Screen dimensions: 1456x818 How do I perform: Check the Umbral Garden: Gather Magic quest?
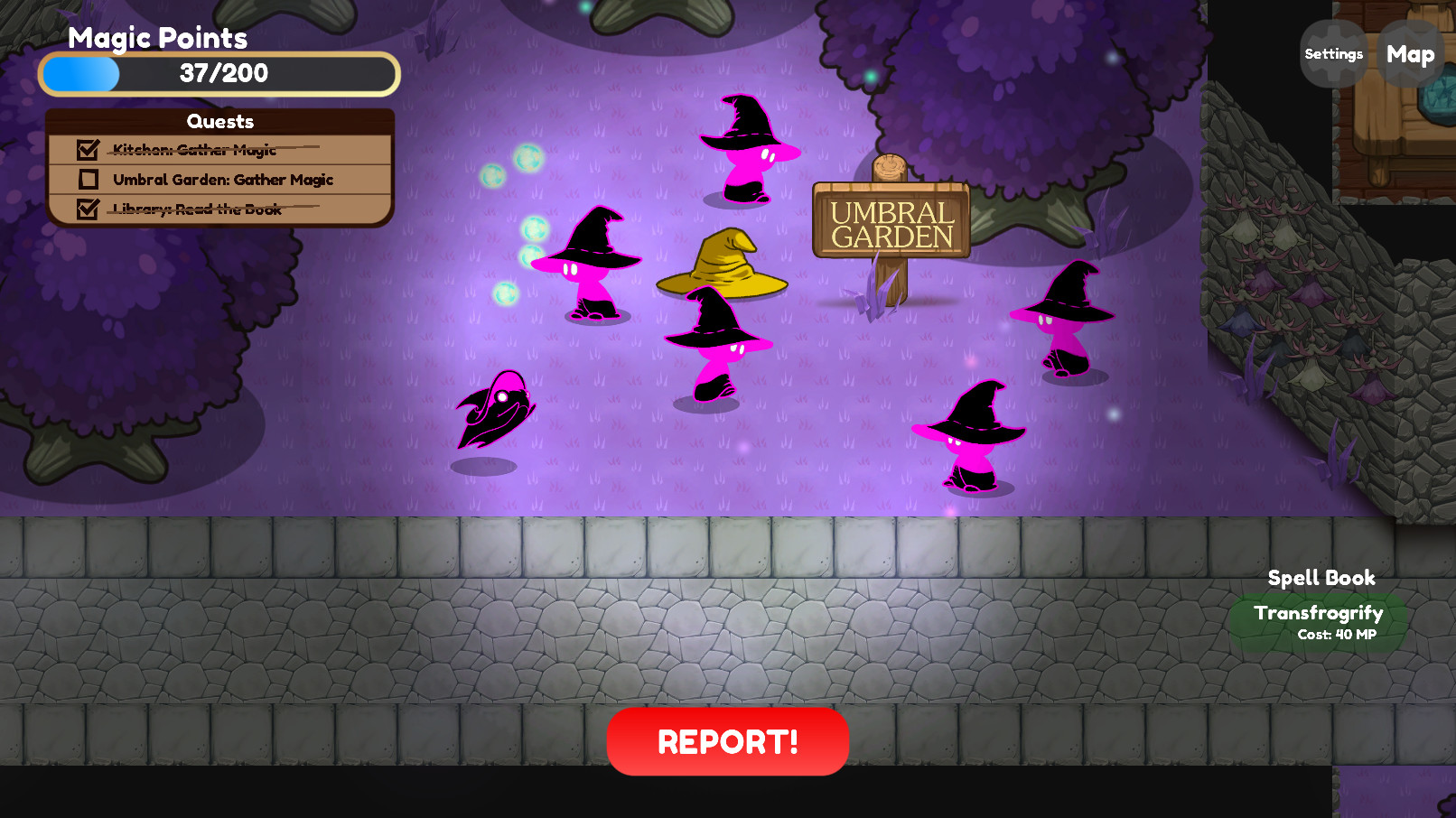pyautogui.click(x=88, y=180)
